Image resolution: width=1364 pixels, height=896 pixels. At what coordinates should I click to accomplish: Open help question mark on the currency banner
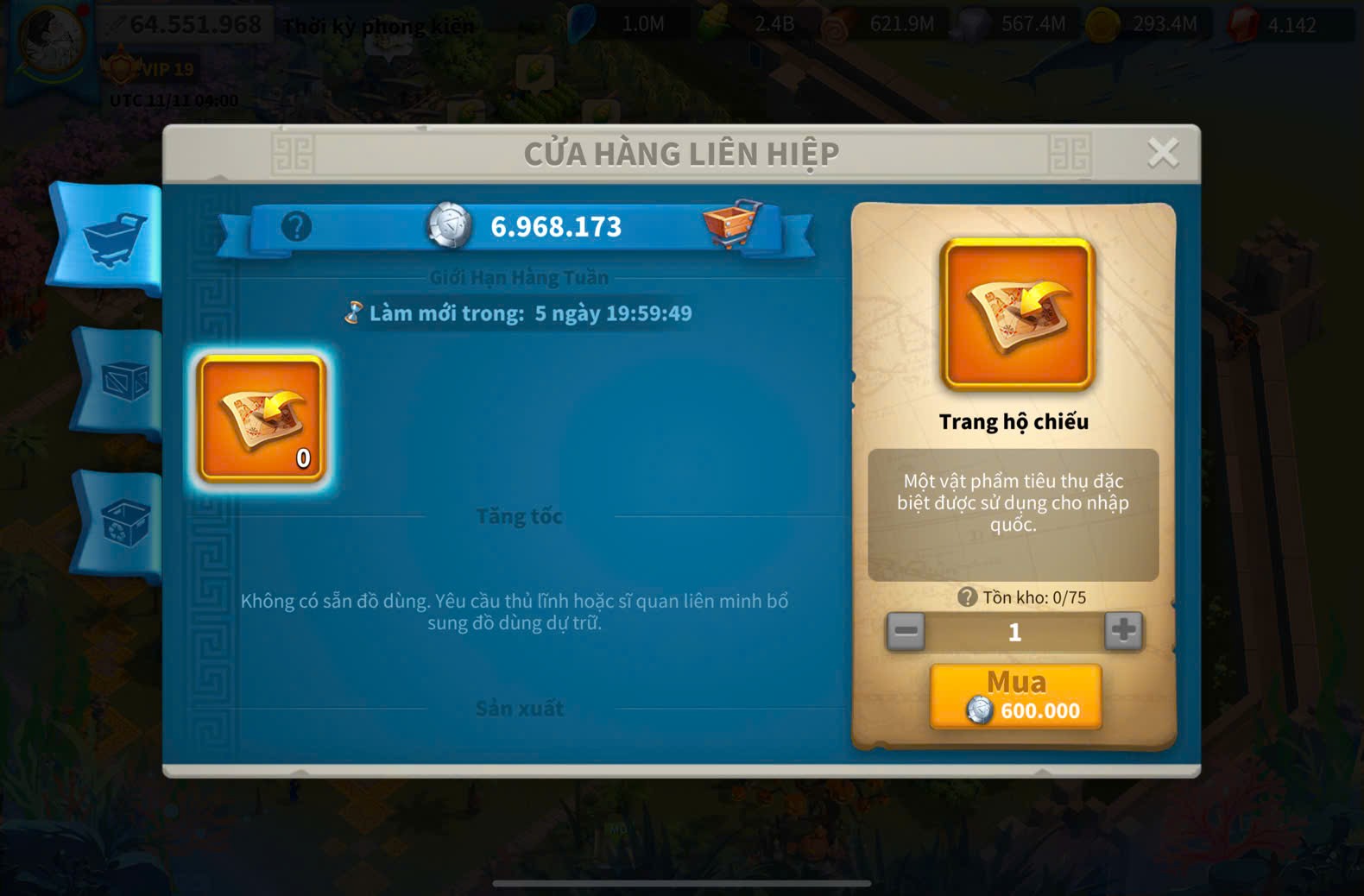(296, 227)
